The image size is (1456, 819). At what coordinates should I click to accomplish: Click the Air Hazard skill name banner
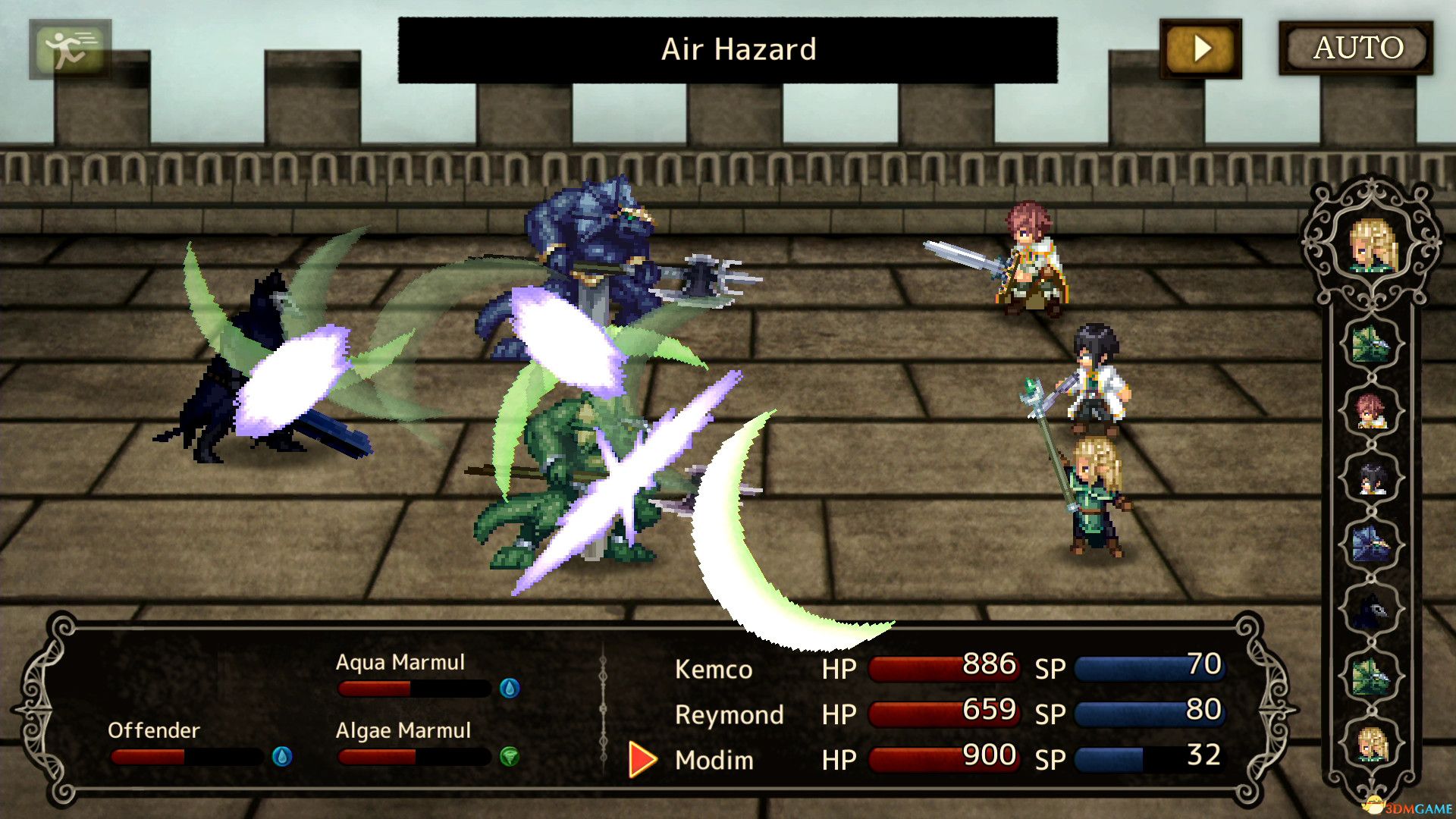(x=738, y=49)
